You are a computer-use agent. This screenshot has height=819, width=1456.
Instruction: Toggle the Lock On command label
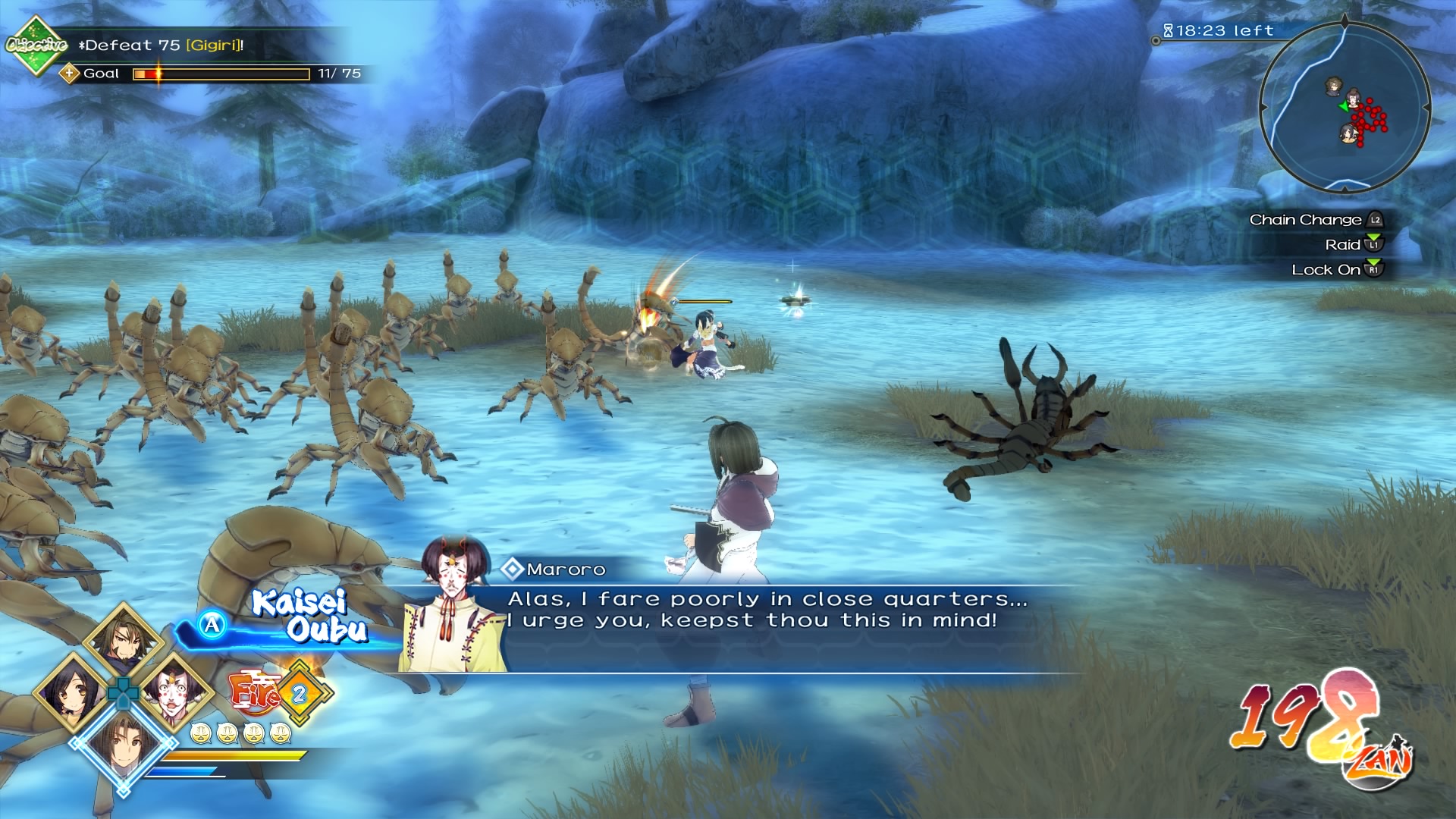point(1326,270)
